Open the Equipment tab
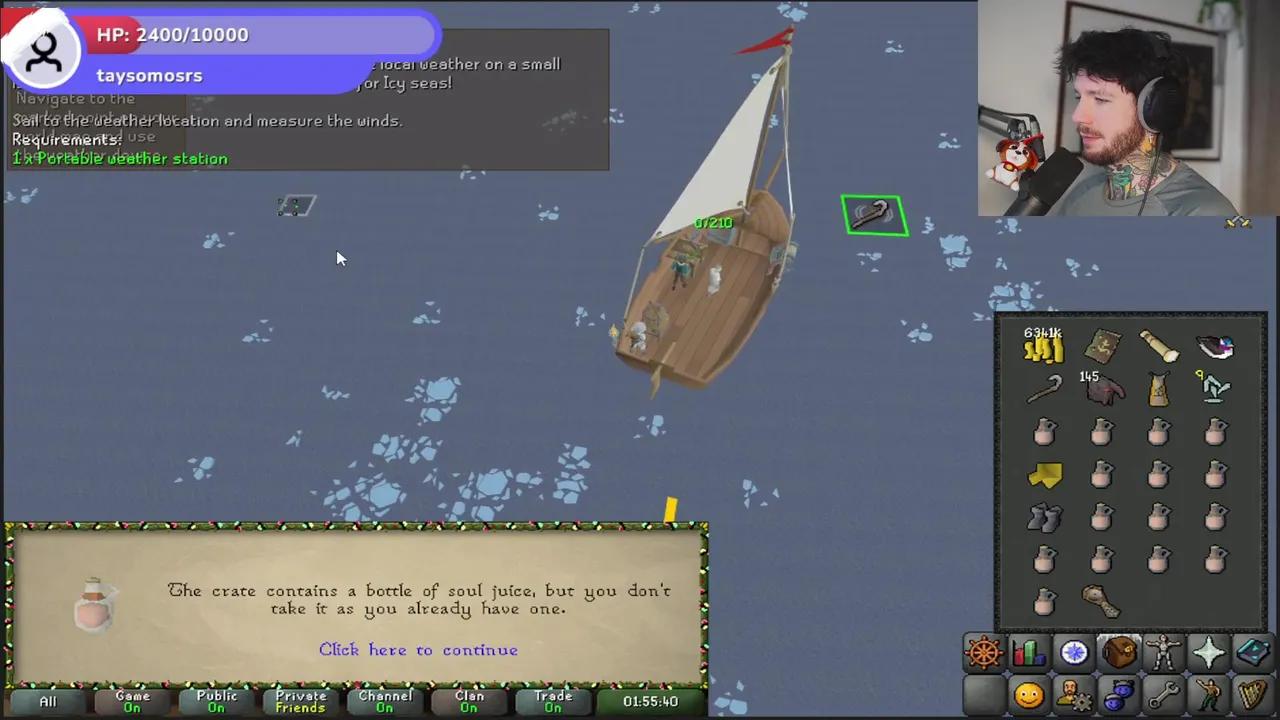Screen dimensions: 1280x720 1163,652
